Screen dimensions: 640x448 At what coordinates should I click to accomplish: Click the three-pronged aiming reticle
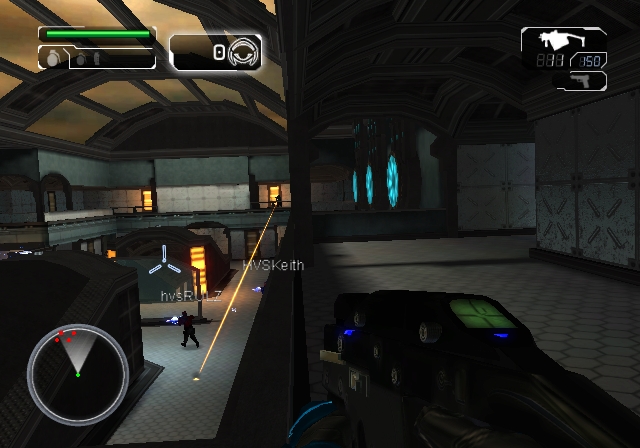(165, 262)
